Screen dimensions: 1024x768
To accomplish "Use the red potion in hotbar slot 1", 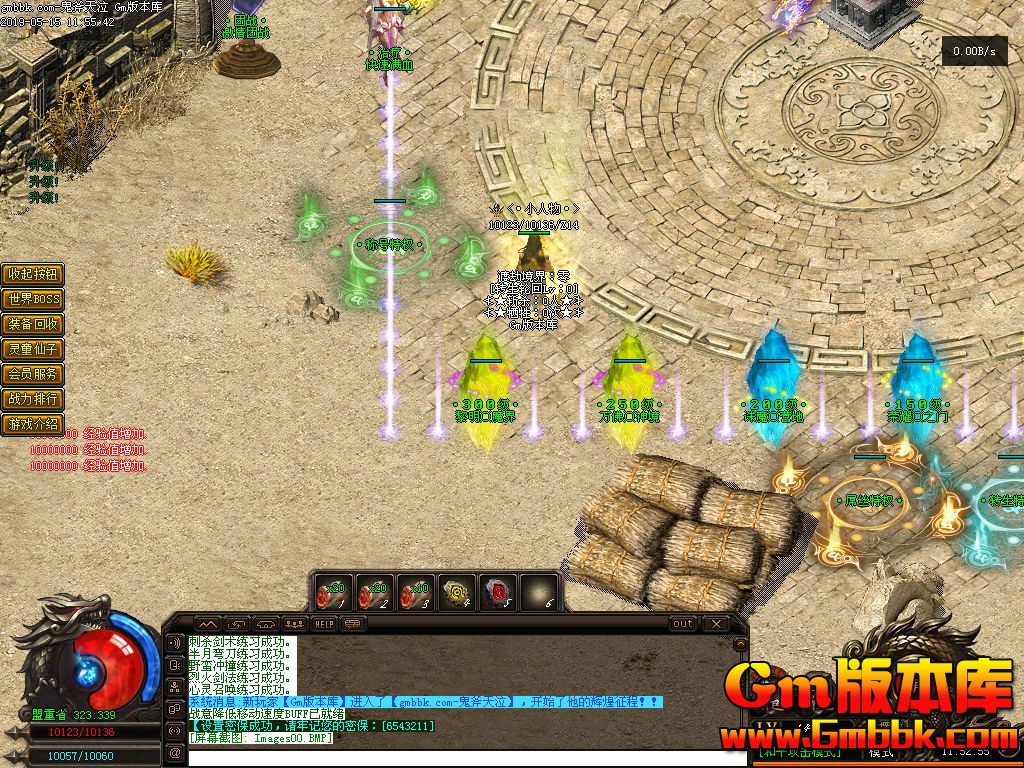I will pyautogui.click(x=333, y=592).
